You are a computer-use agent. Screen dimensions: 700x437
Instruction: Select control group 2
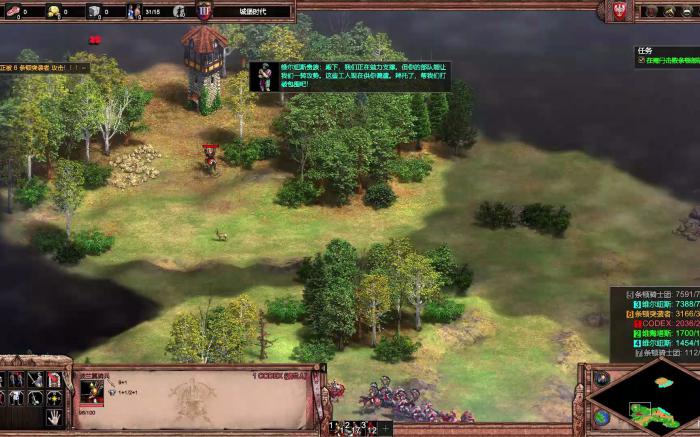(347, 425)
